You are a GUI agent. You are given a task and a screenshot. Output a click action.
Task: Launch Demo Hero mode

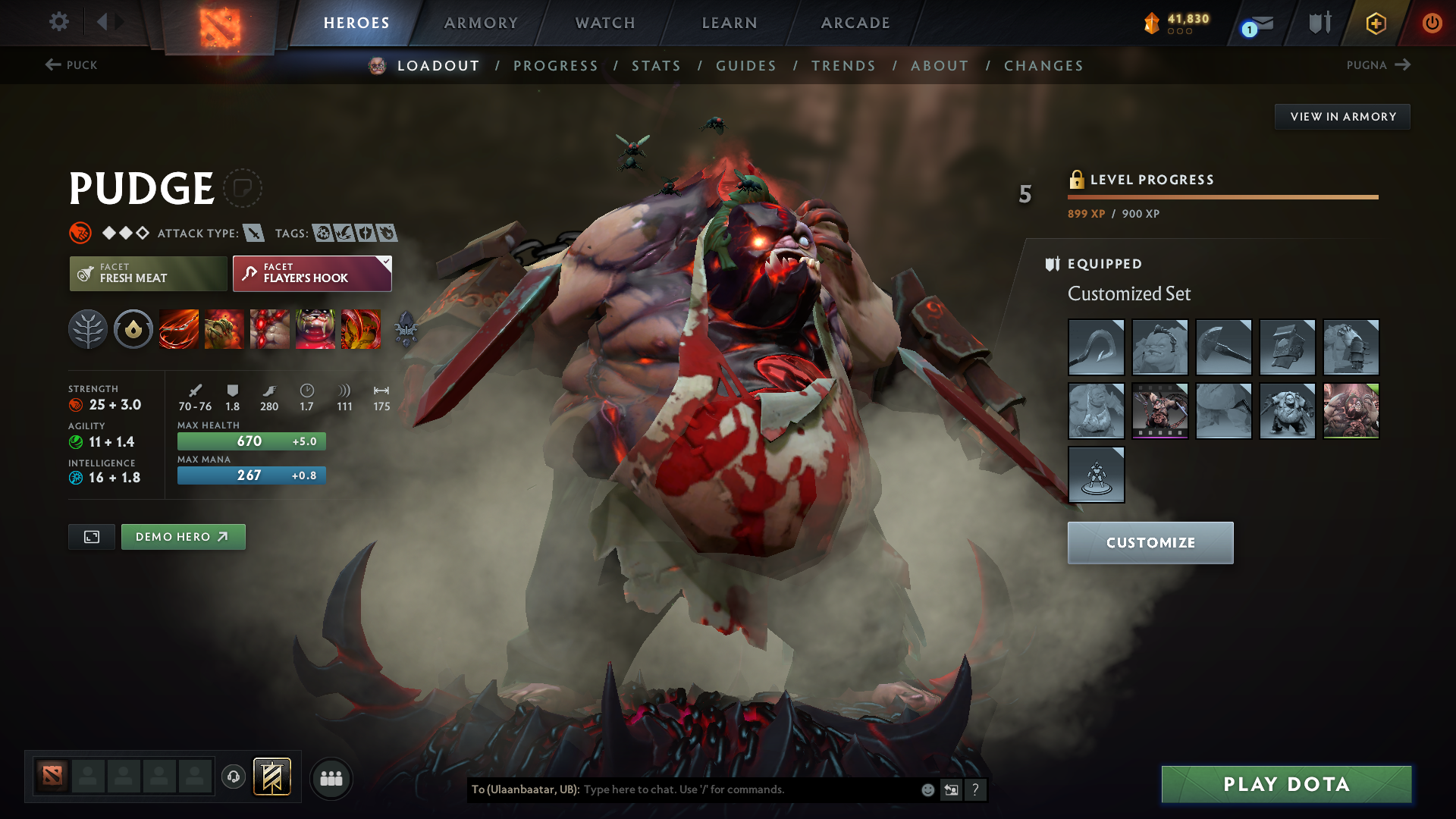coord(183,537)
